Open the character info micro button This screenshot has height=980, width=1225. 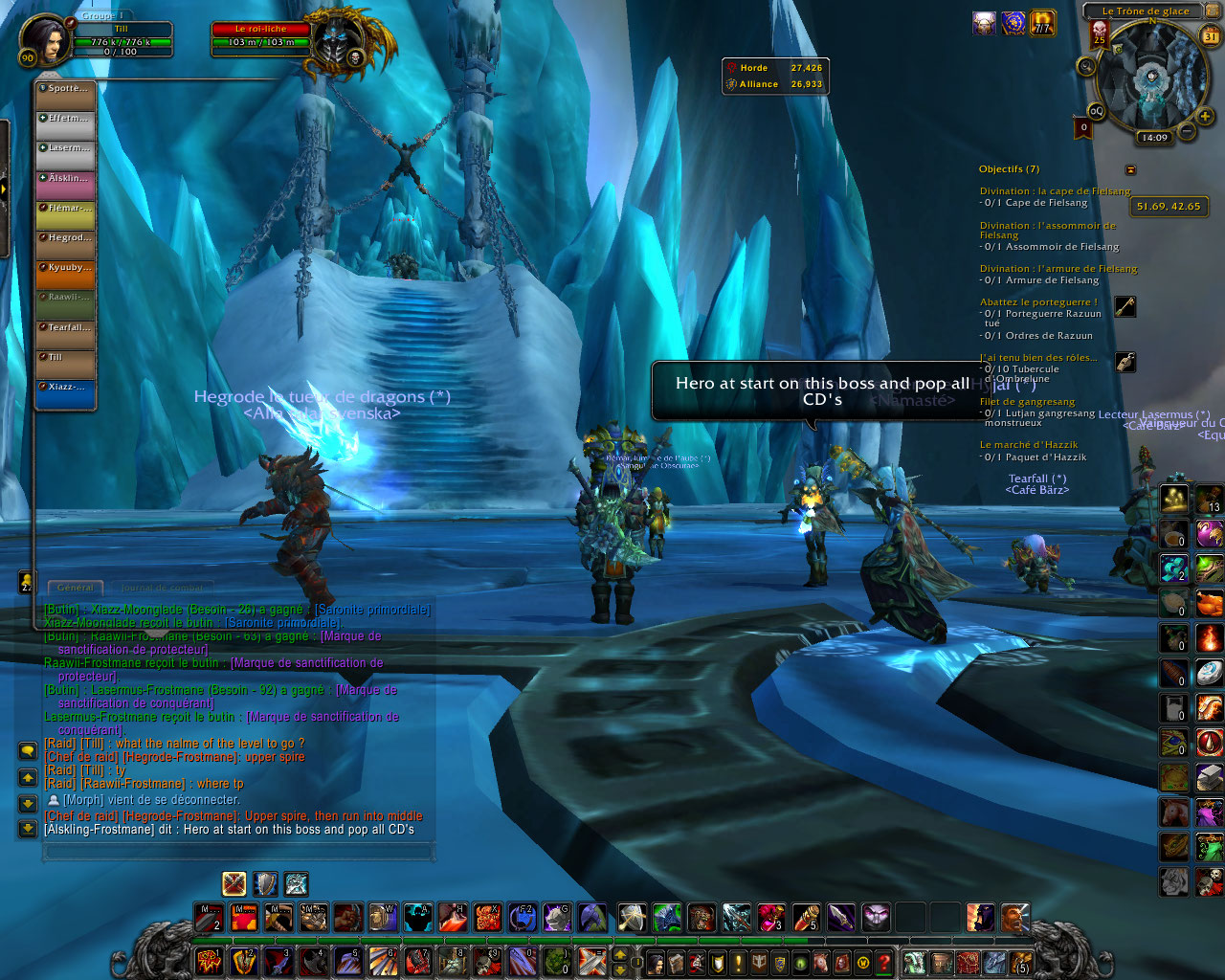tap(656, 963)
